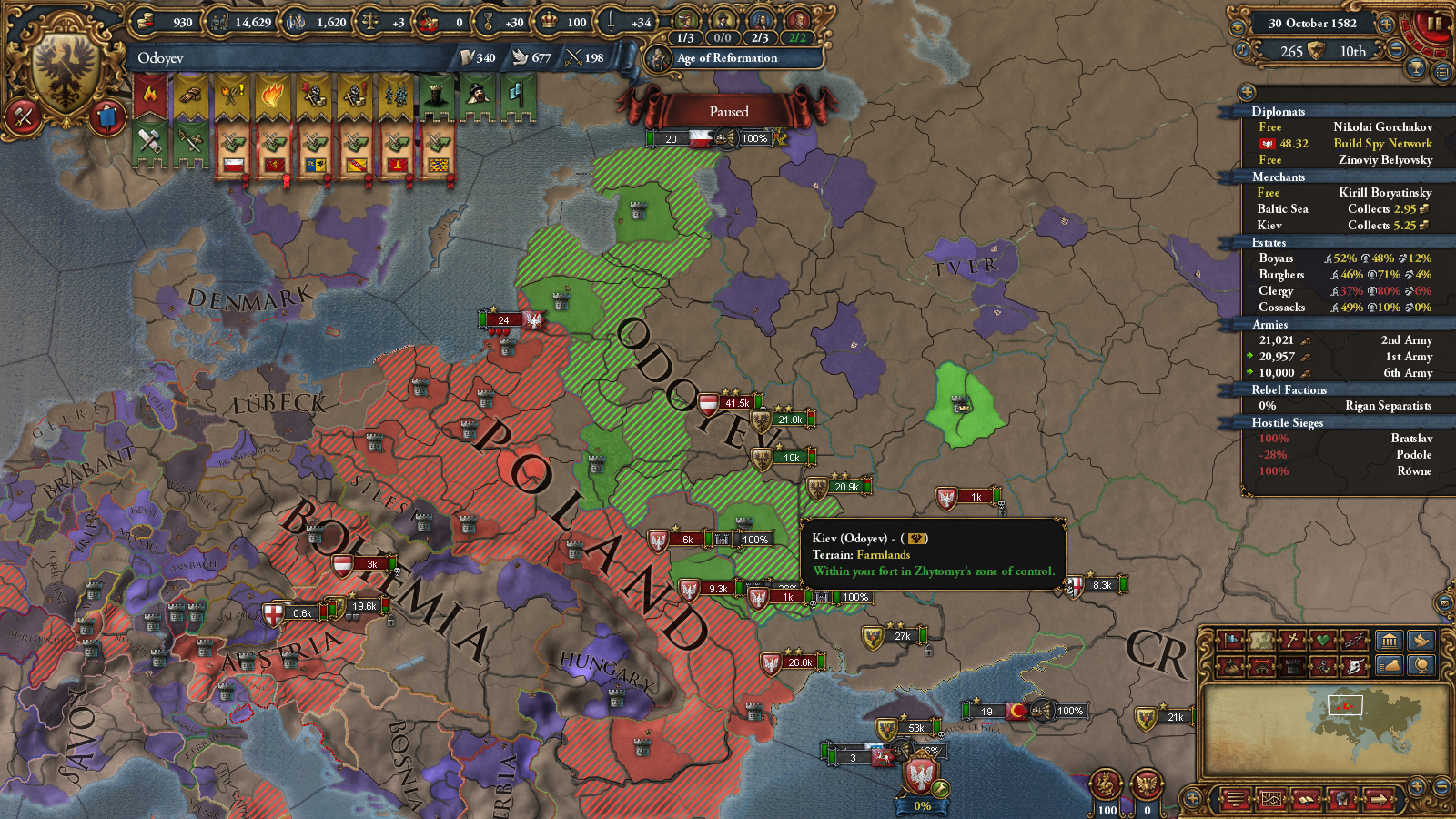Click the minimap viewport rectangle over Europe

coord(1346,707)
